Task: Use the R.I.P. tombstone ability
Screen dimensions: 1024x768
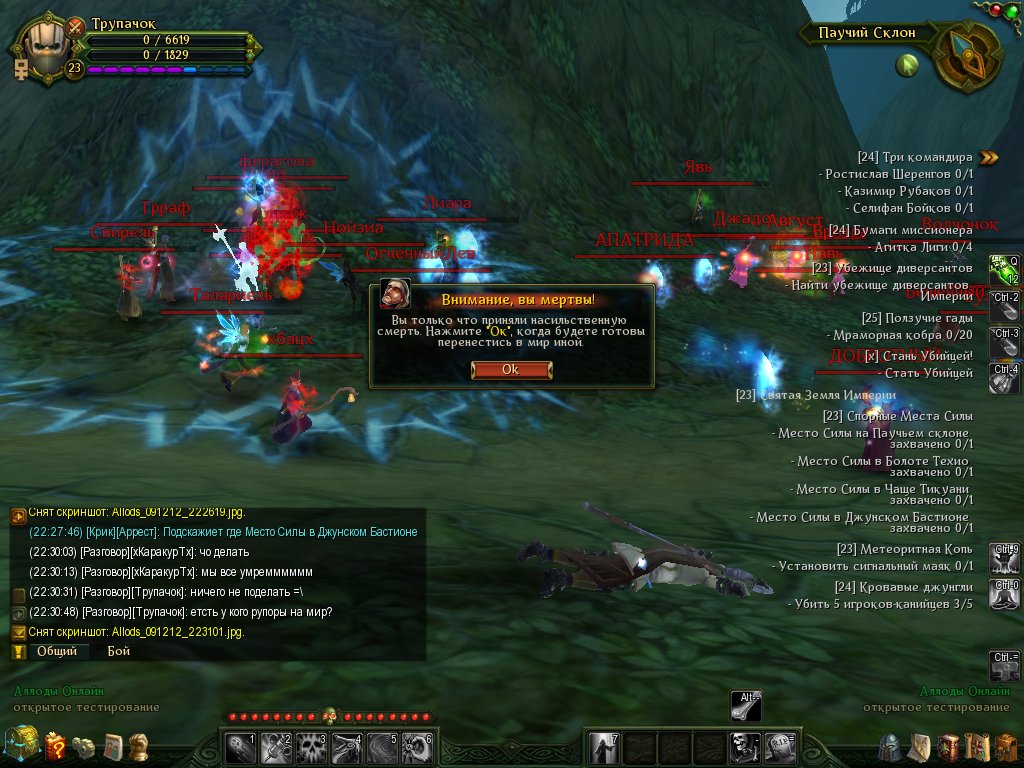Action: (x=779, y=746)
